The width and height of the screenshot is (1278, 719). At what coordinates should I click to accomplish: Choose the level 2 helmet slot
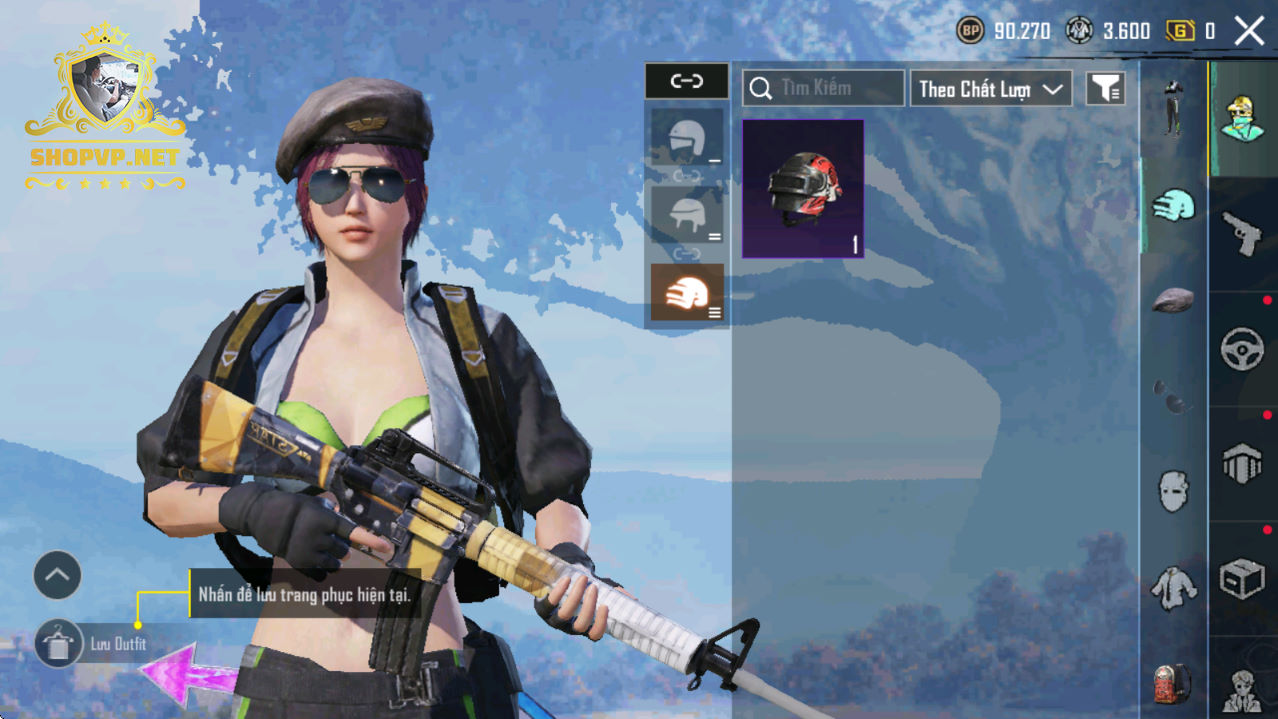pos(687,213)
